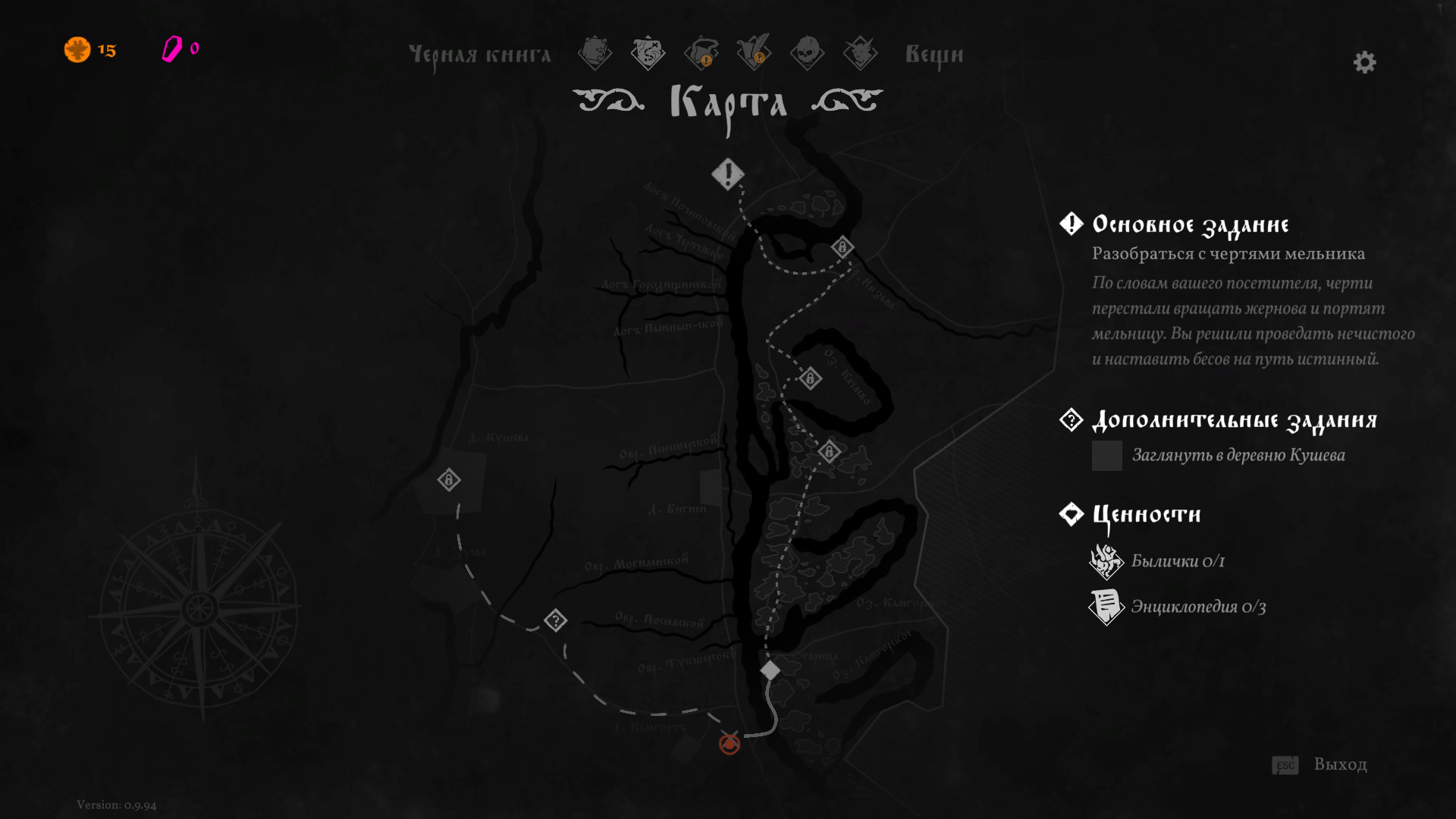Click the Энциклопедия 0/3 entry
1456x819 pixels.
pyautogui.click(x=1197, y=607)
